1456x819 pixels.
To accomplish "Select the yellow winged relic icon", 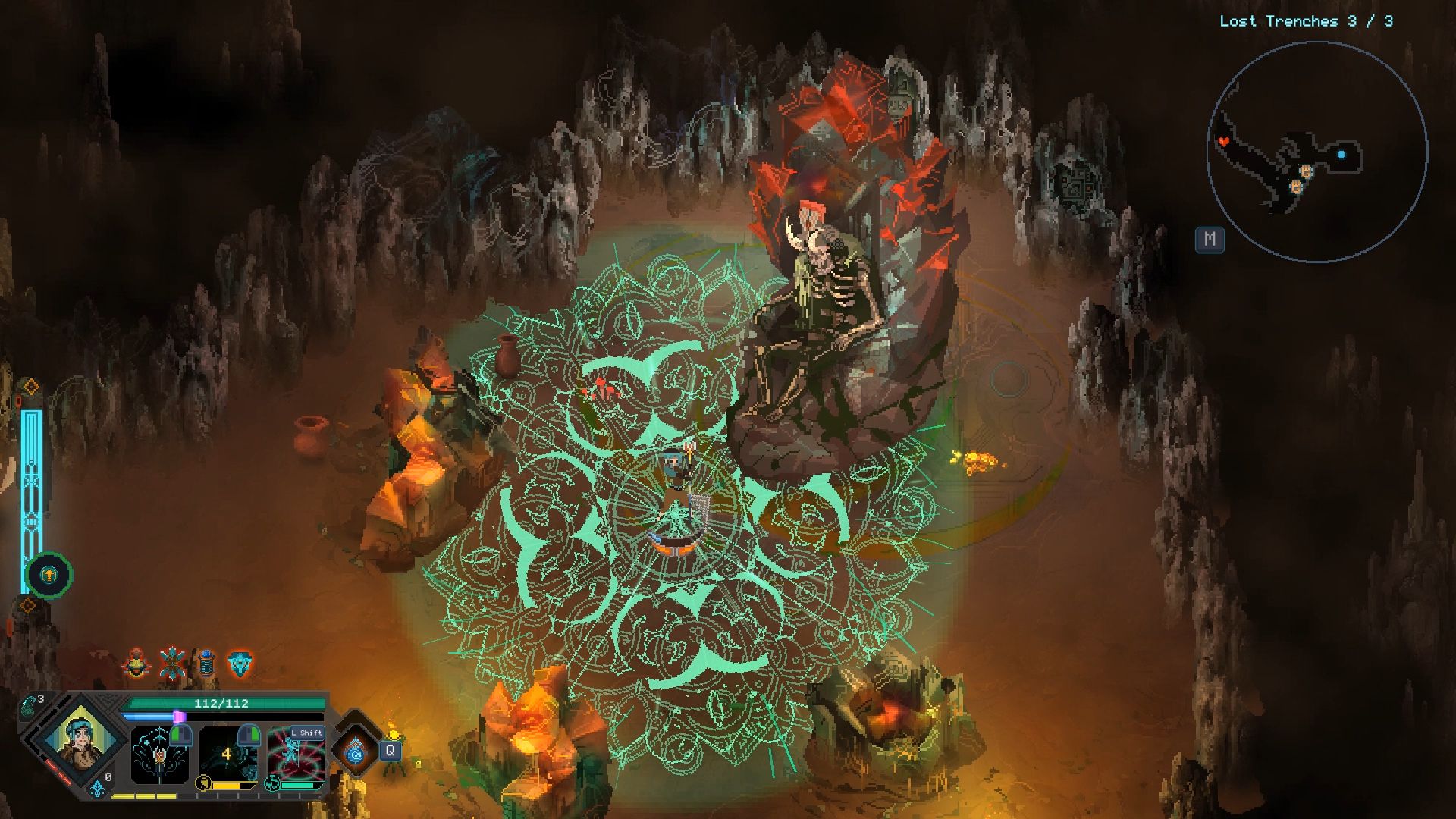I will tap(136, 664).
